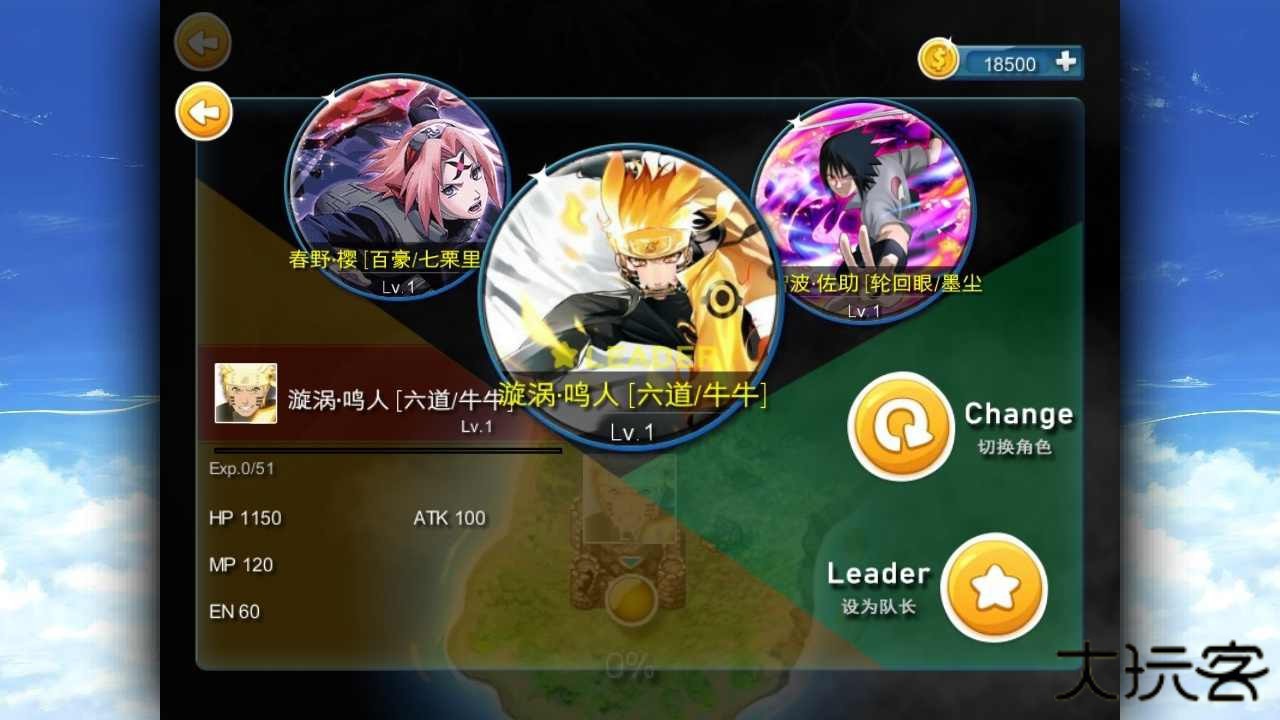Select the star Leader icon

pos(993,587)
